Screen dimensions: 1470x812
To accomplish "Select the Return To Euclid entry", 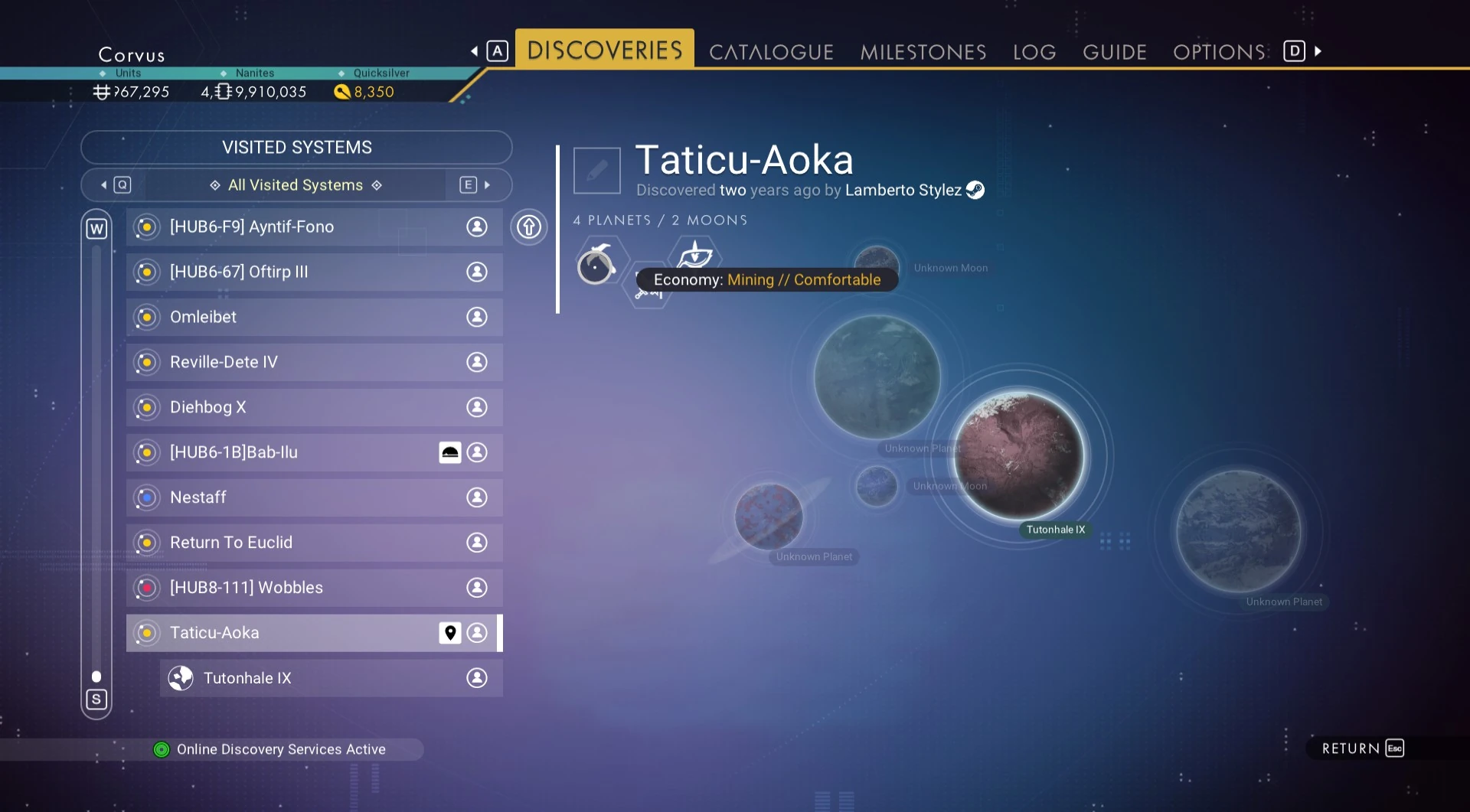I will [x=314, y=543].
